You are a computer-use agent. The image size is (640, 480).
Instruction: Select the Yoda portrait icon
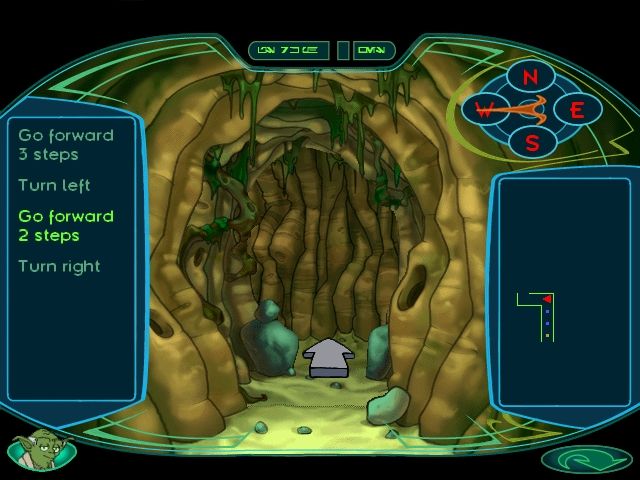click(40, 449)
